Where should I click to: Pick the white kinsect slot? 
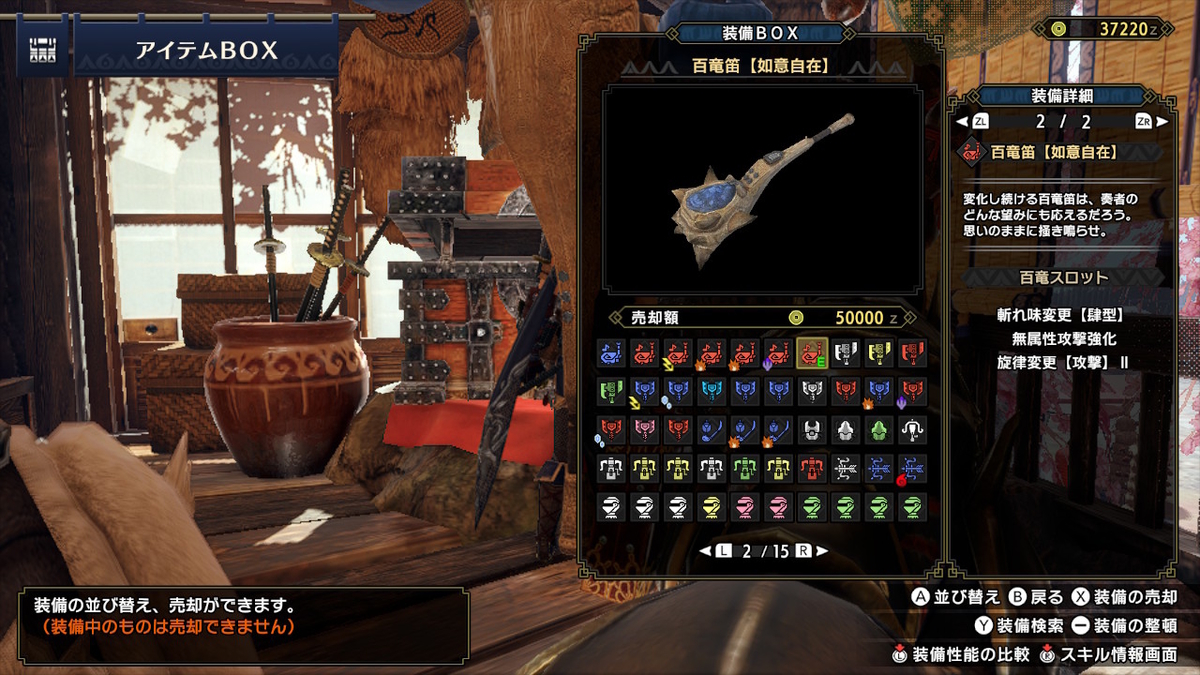pyautogui.click(x=811, y=430)
